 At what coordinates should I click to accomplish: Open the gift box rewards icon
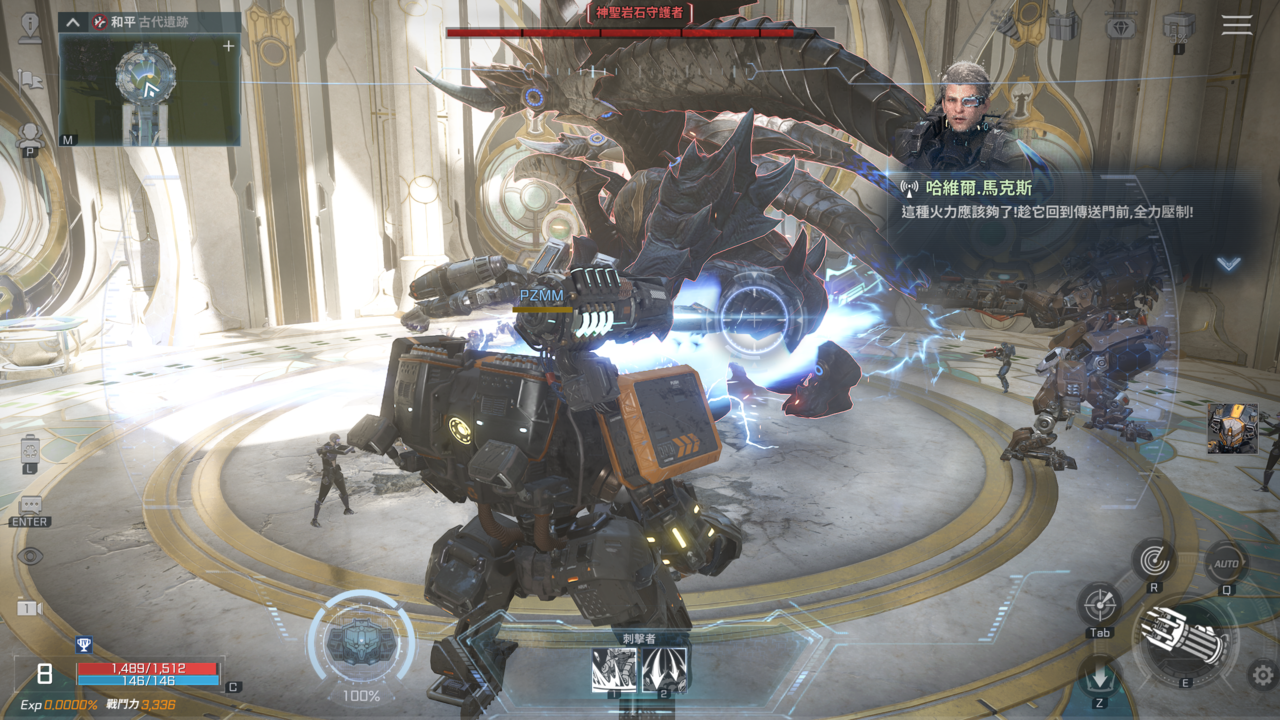1064,27
